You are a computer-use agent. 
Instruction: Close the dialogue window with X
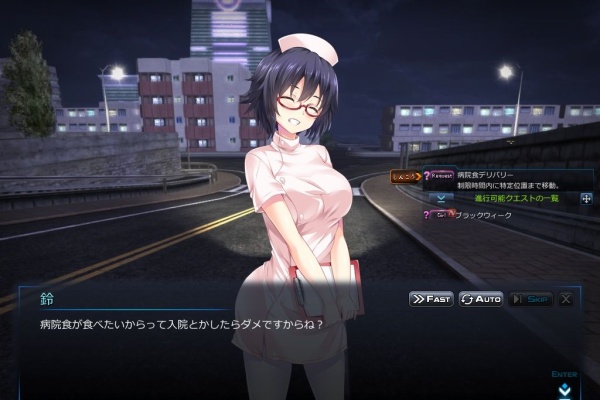pos(566,299)
